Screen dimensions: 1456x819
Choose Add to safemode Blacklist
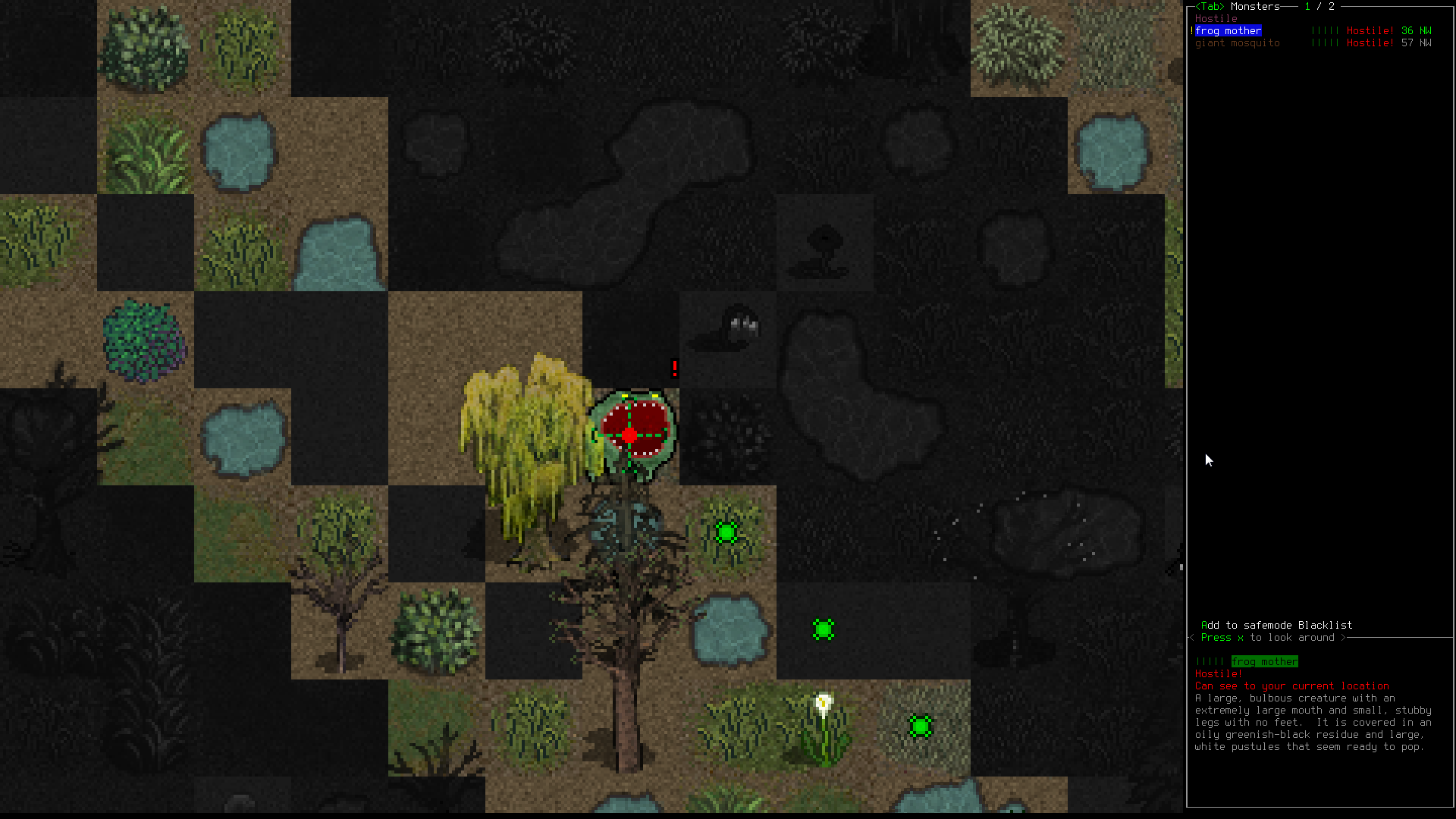1276,625
